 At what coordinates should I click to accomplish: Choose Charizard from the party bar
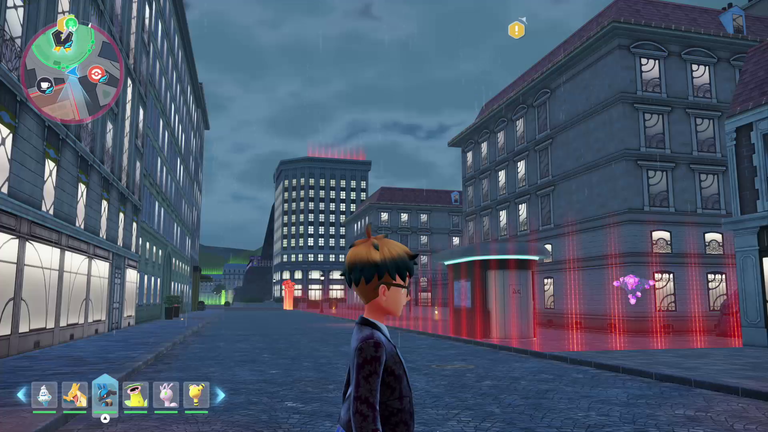(x=74, y=394)
